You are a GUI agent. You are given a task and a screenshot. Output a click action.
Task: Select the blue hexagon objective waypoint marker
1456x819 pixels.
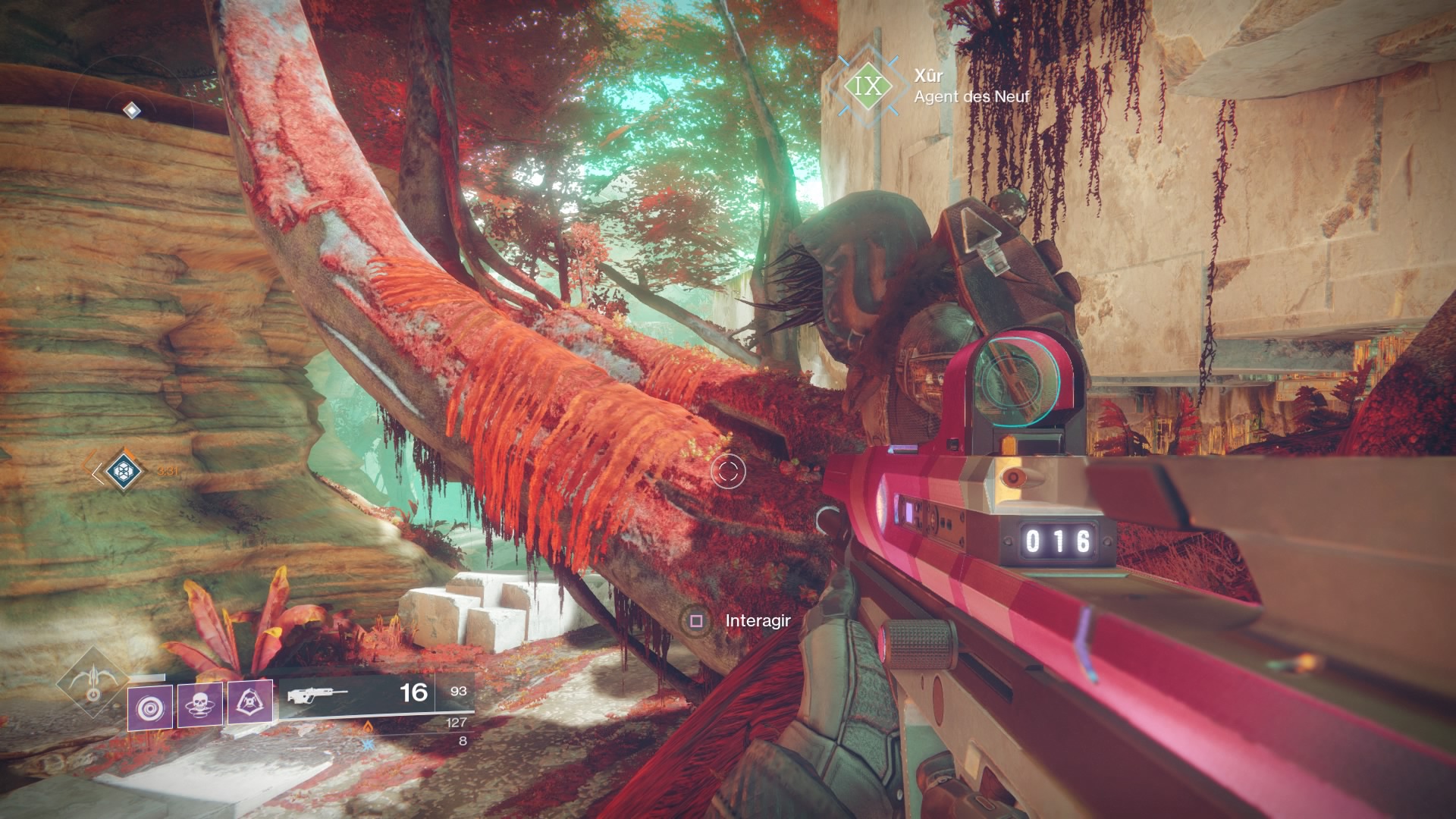pyautogui.click(x=121, y=472)
